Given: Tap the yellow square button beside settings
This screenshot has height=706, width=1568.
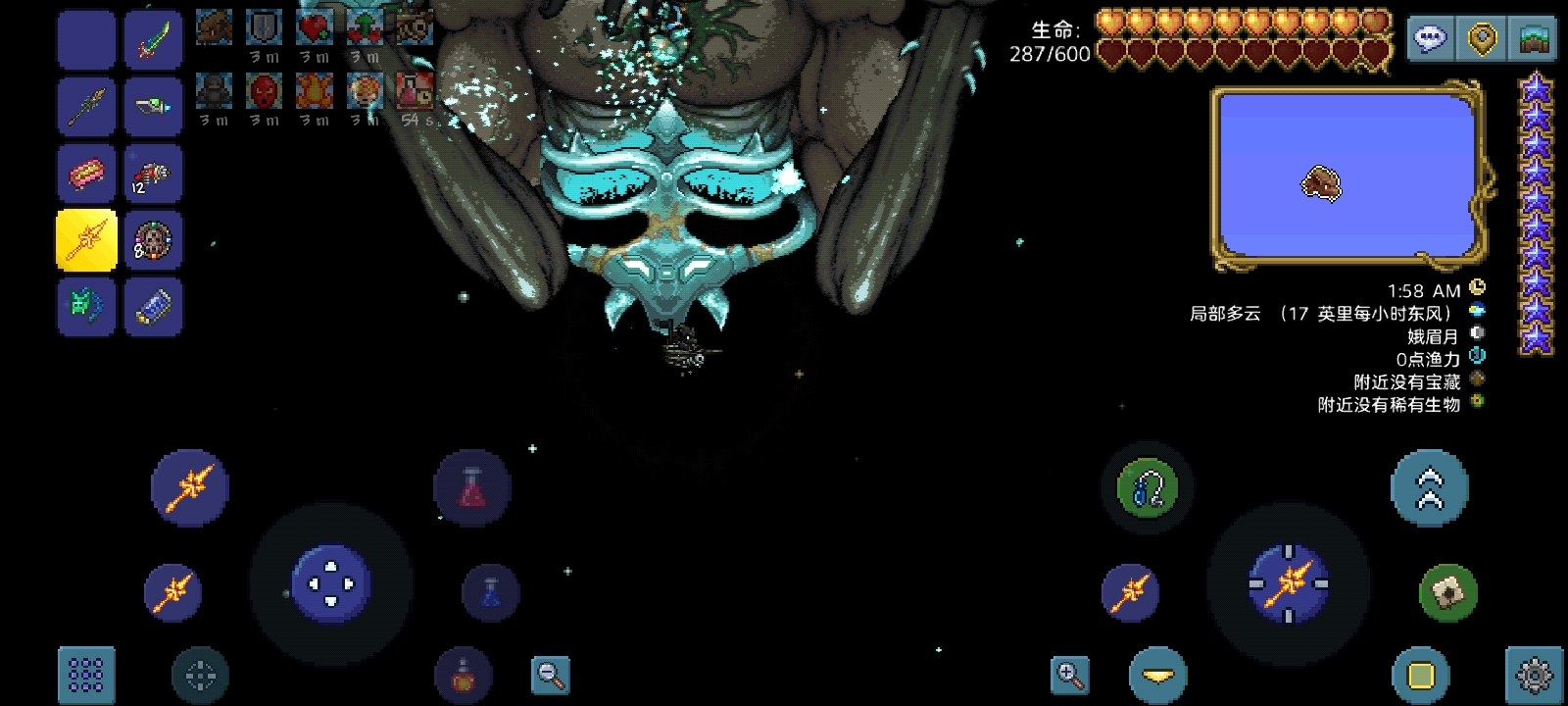Looking at the screenshot, I should (x=1420, y=675).
